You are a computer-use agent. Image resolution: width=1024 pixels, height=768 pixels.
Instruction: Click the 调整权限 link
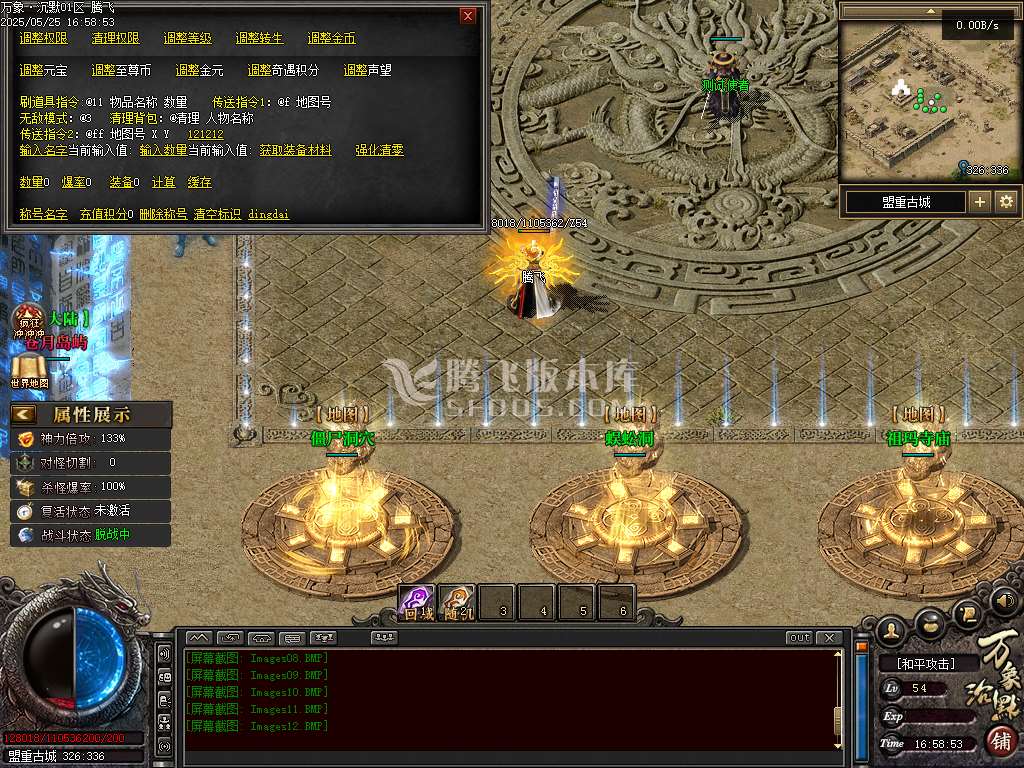point(43,38)
